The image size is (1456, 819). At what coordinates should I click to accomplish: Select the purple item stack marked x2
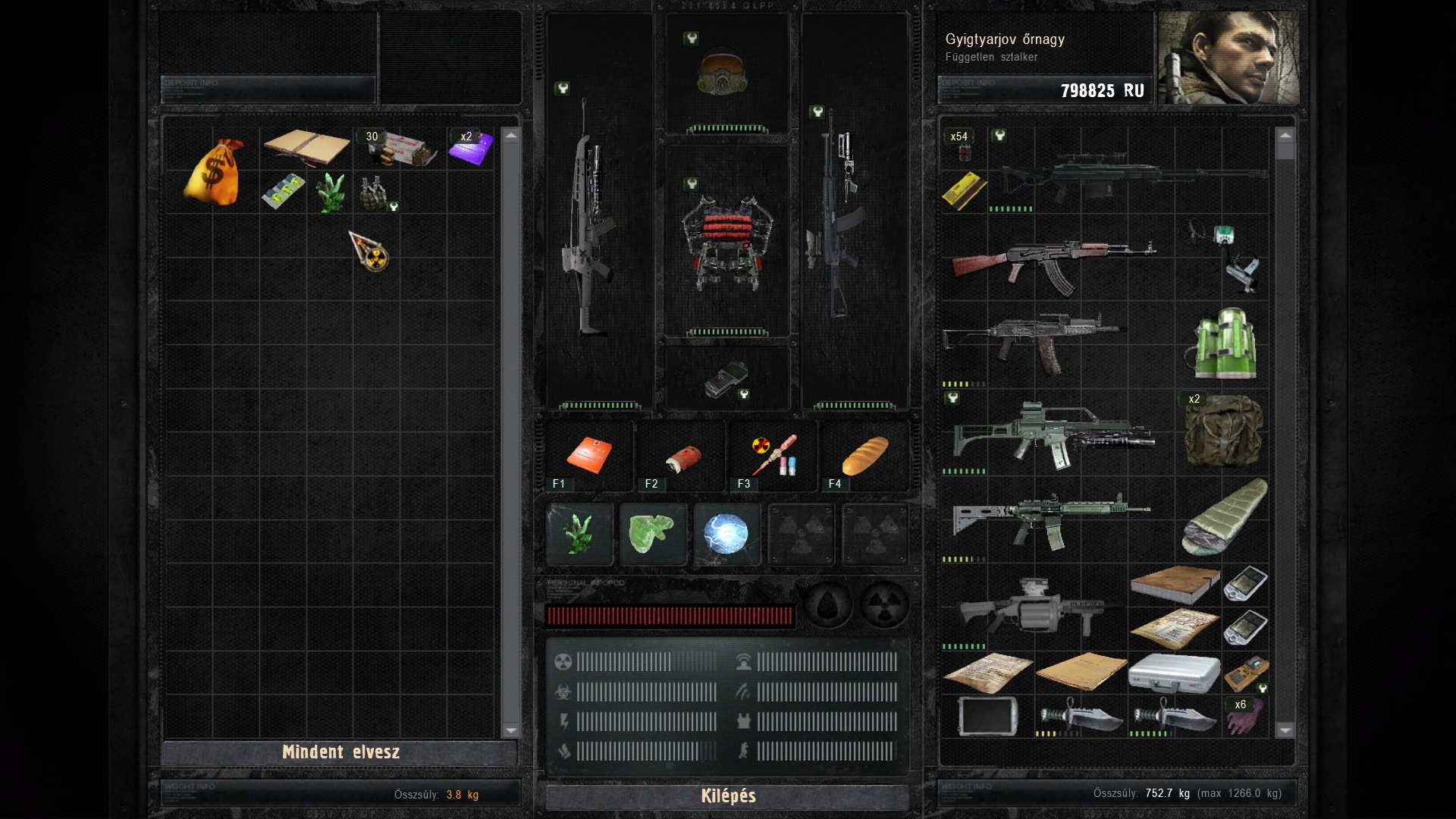pos(470,147)
